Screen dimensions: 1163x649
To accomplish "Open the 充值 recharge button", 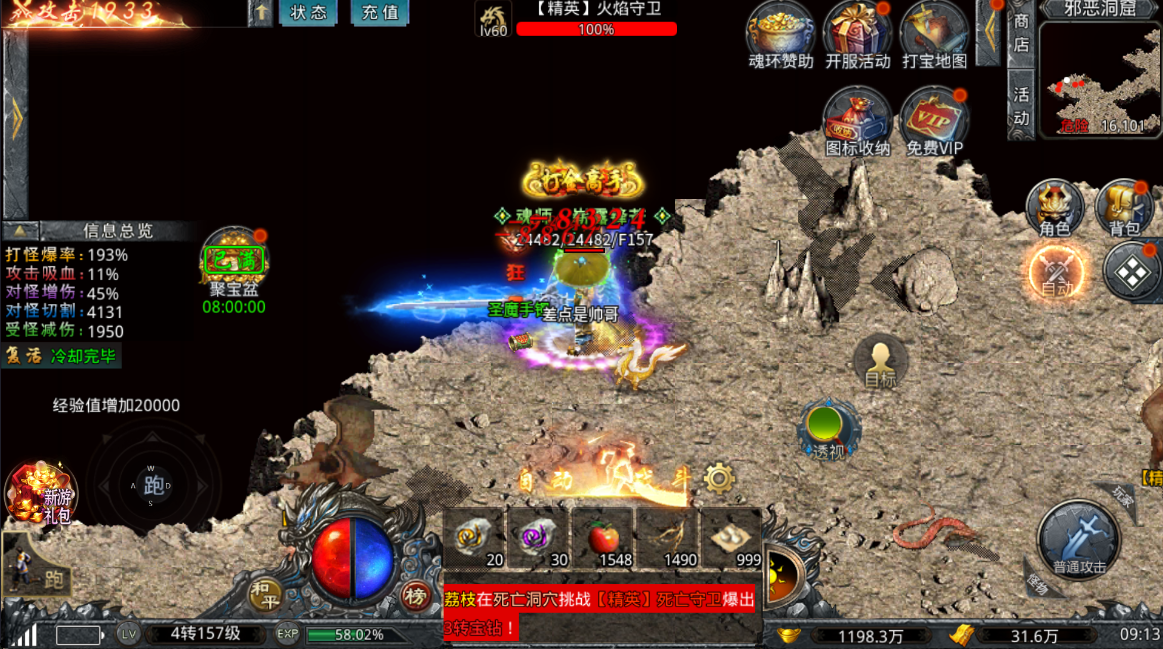I will coord(379,13).
